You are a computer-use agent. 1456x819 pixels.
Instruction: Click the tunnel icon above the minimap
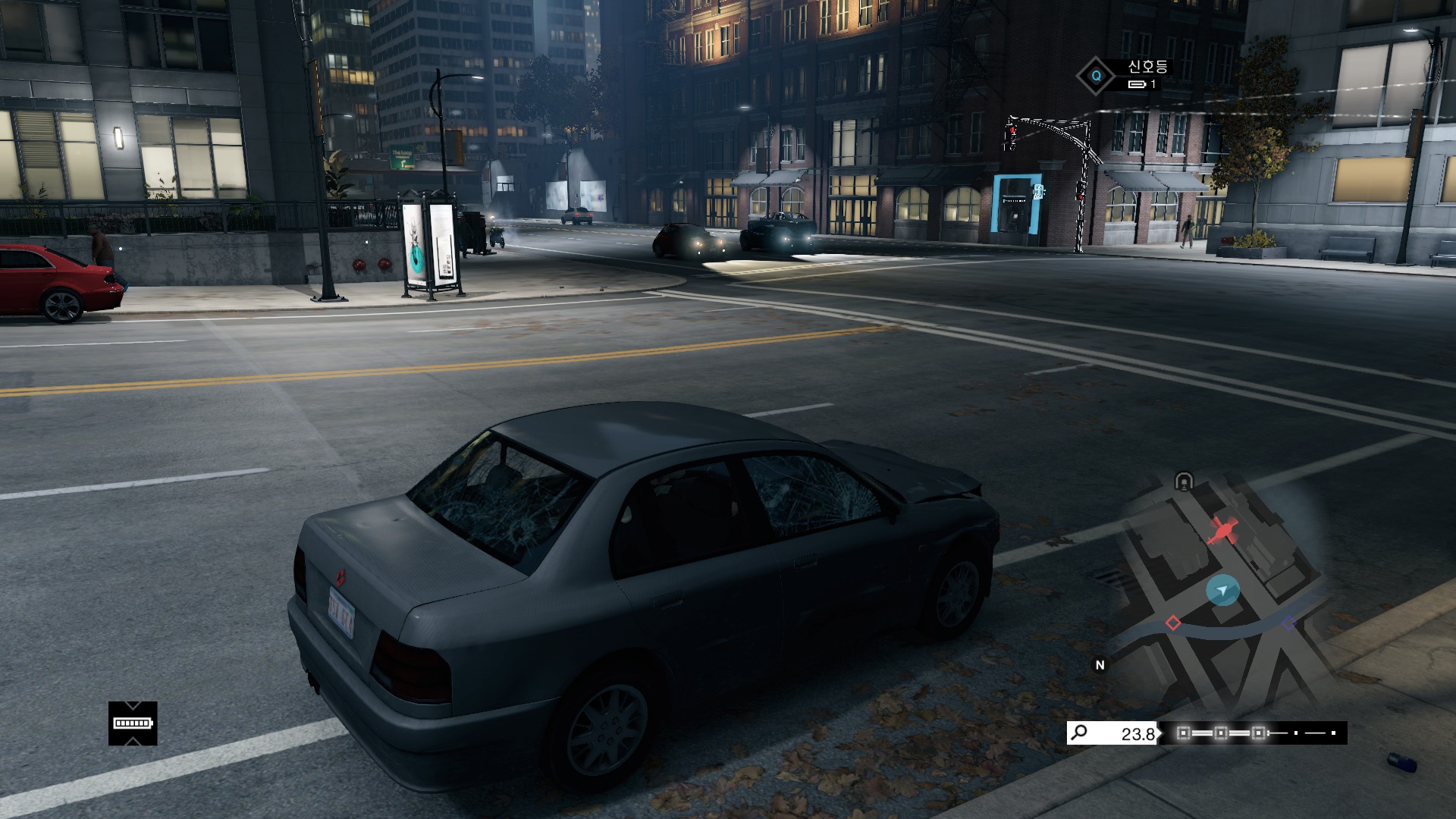1184,481
